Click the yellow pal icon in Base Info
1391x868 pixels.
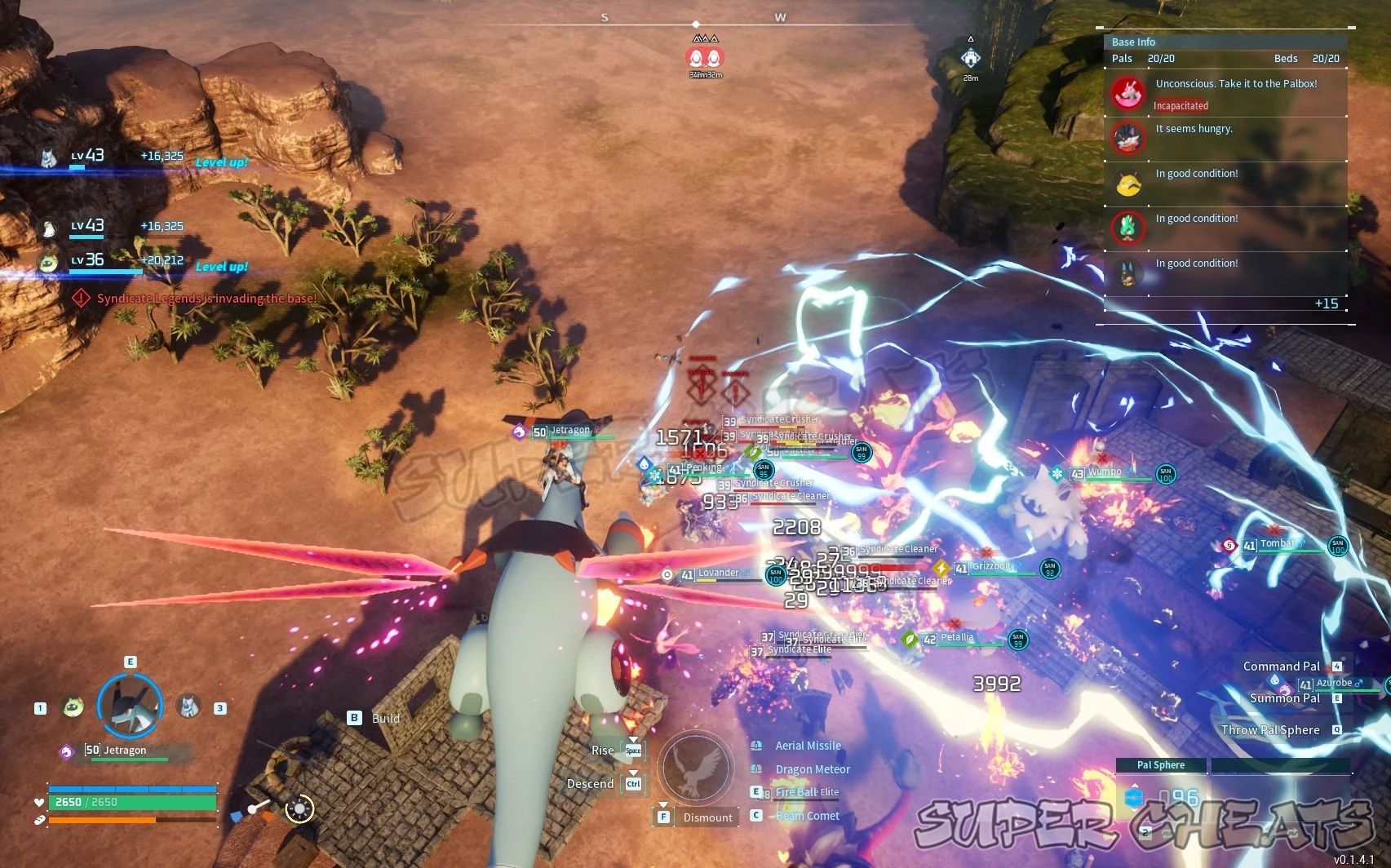click(1128, 184)
